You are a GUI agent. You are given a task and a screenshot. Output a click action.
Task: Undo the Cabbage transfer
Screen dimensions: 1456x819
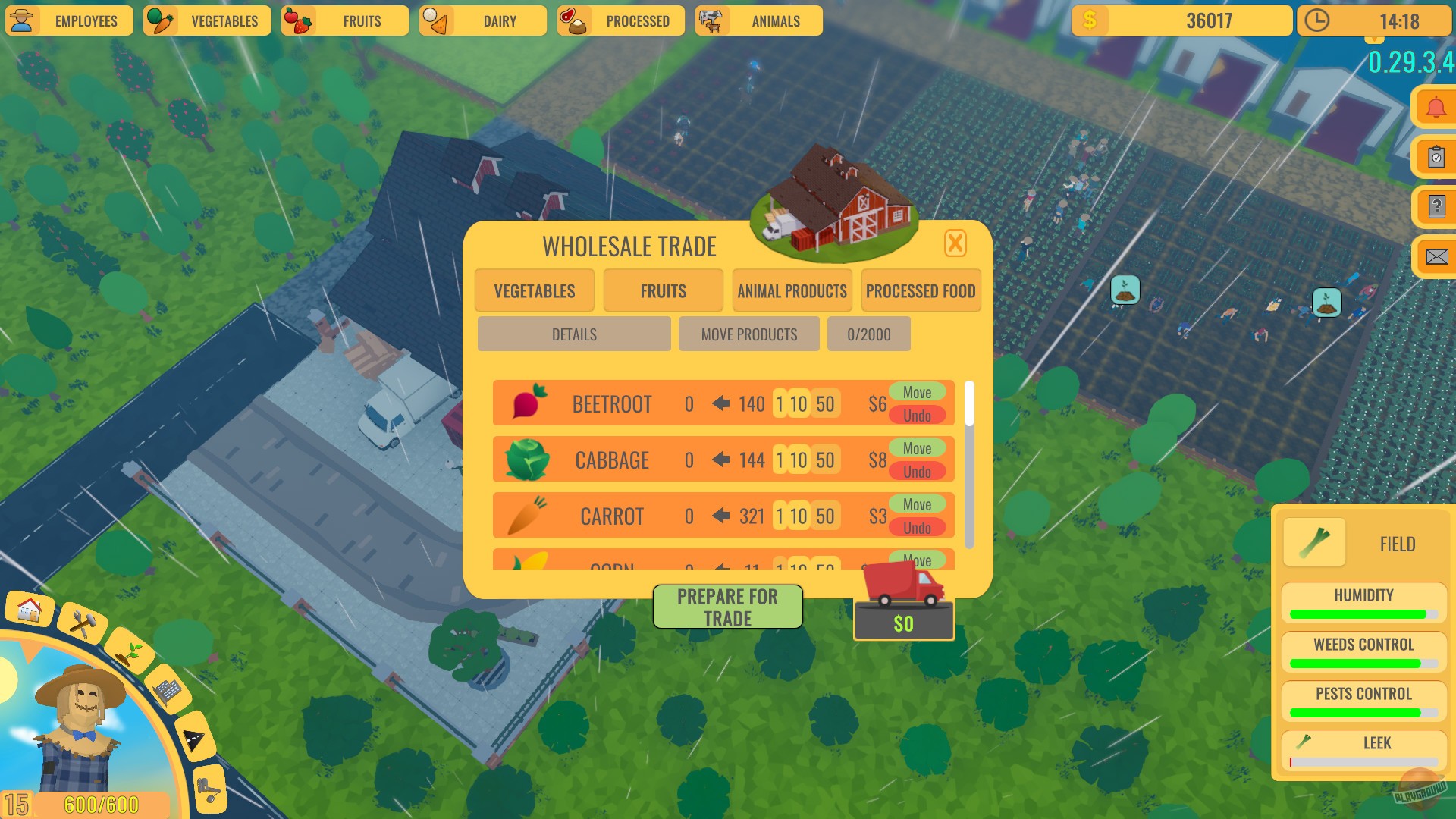(x=918, y=471)
